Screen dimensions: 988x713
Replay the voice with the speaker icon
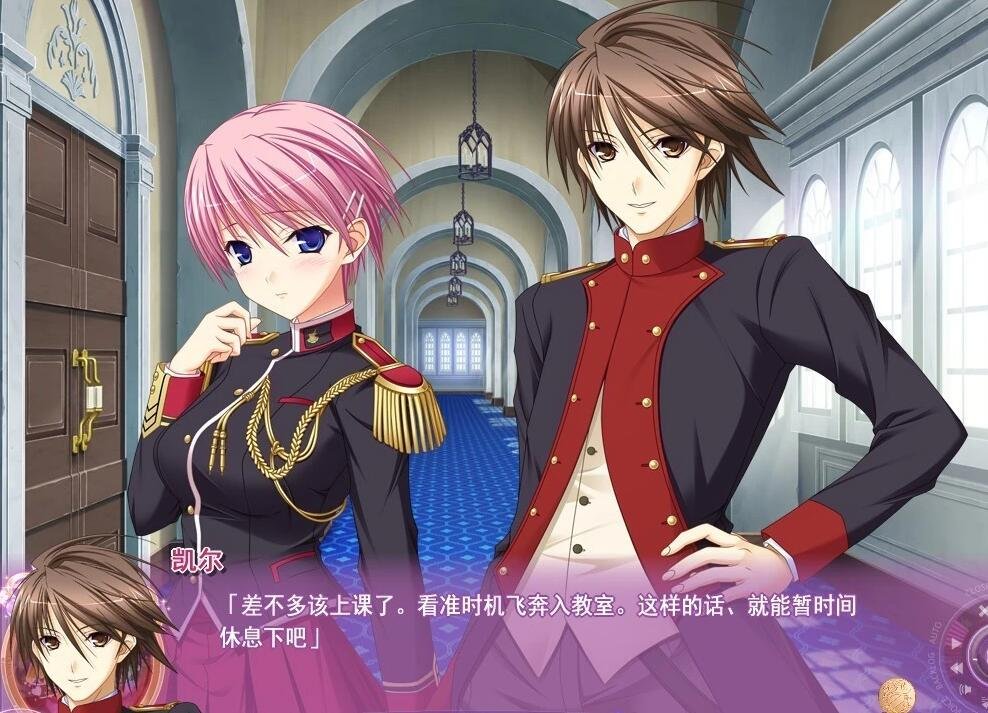(966, 689)
